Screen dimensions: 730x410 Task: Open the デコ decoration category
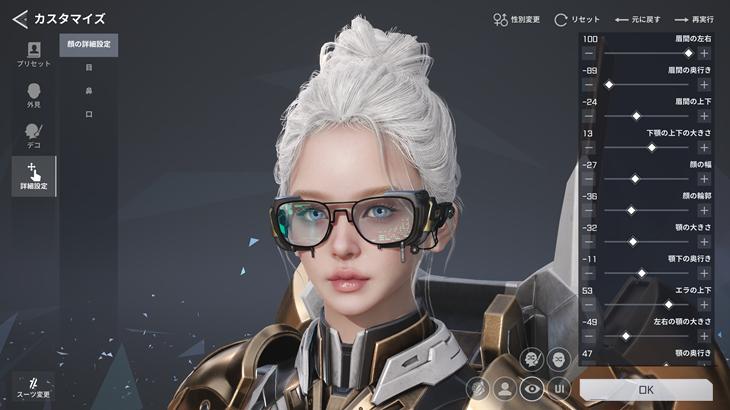34,136
